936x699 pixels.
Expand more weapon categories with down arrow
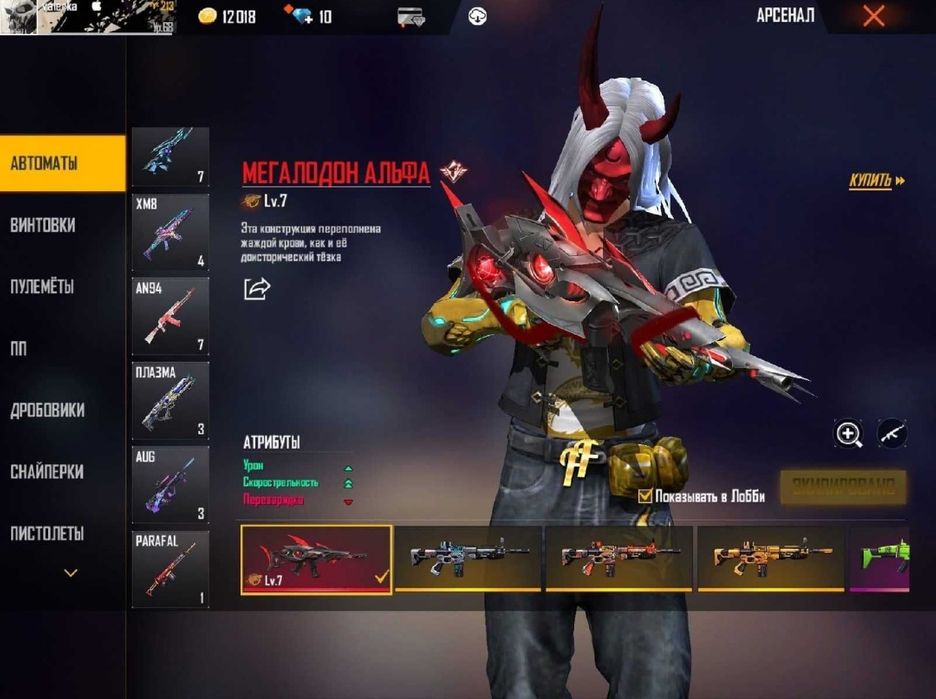pos(70,573)
